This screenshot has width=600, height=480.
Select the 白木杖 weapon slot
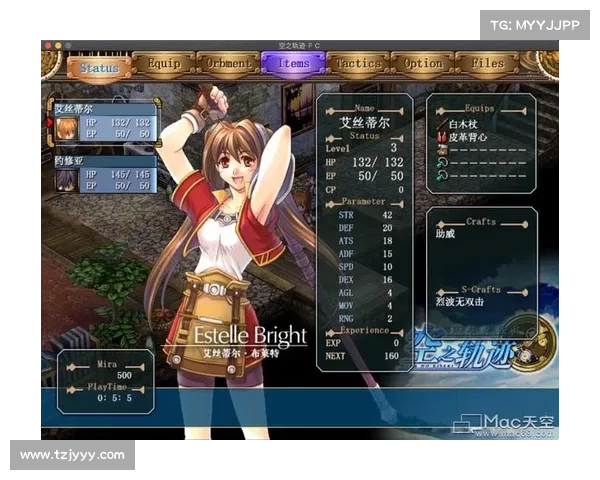464,123
